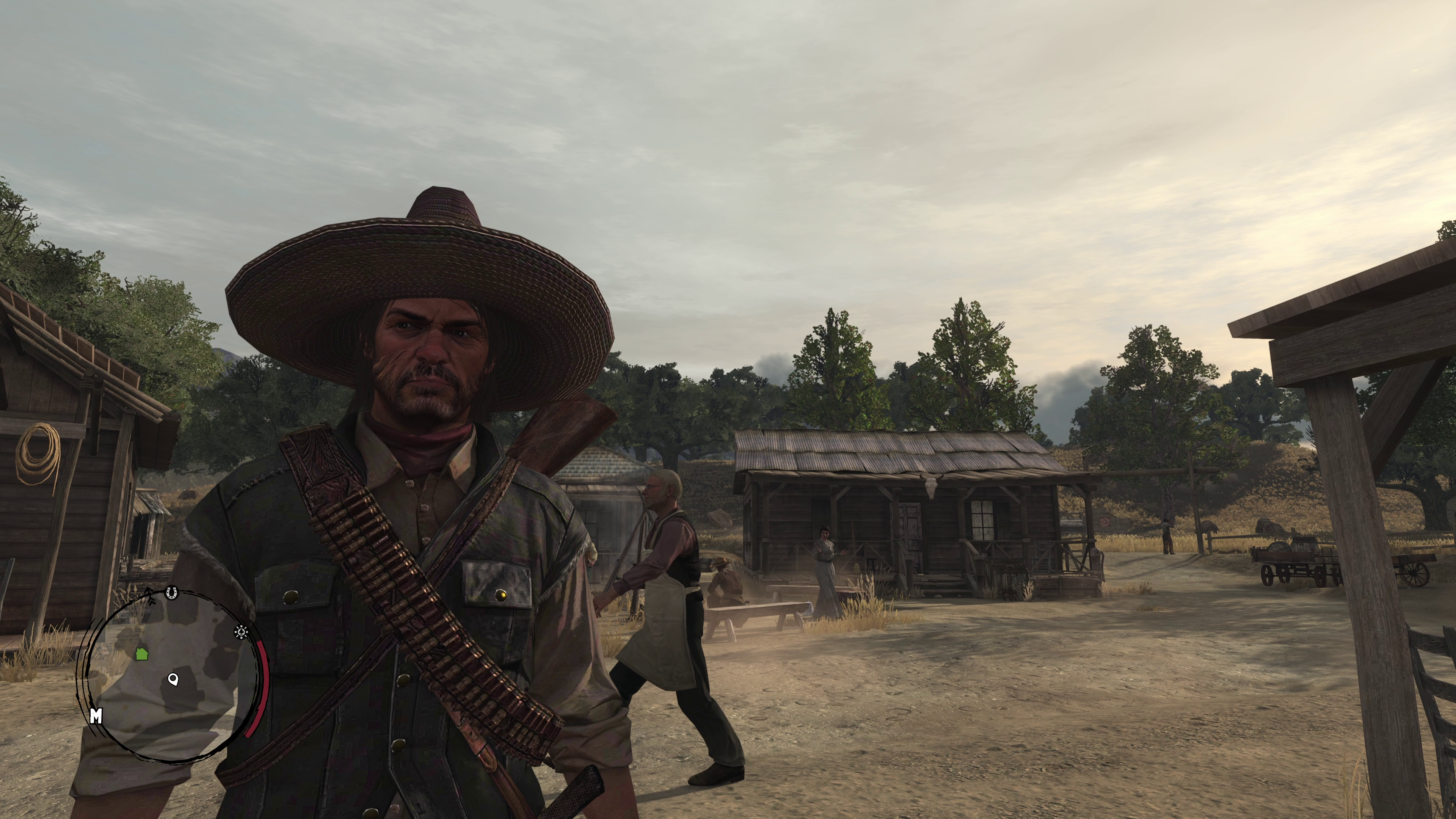
Task: Open the map via the M mission marker
Action: click(96, 716)
